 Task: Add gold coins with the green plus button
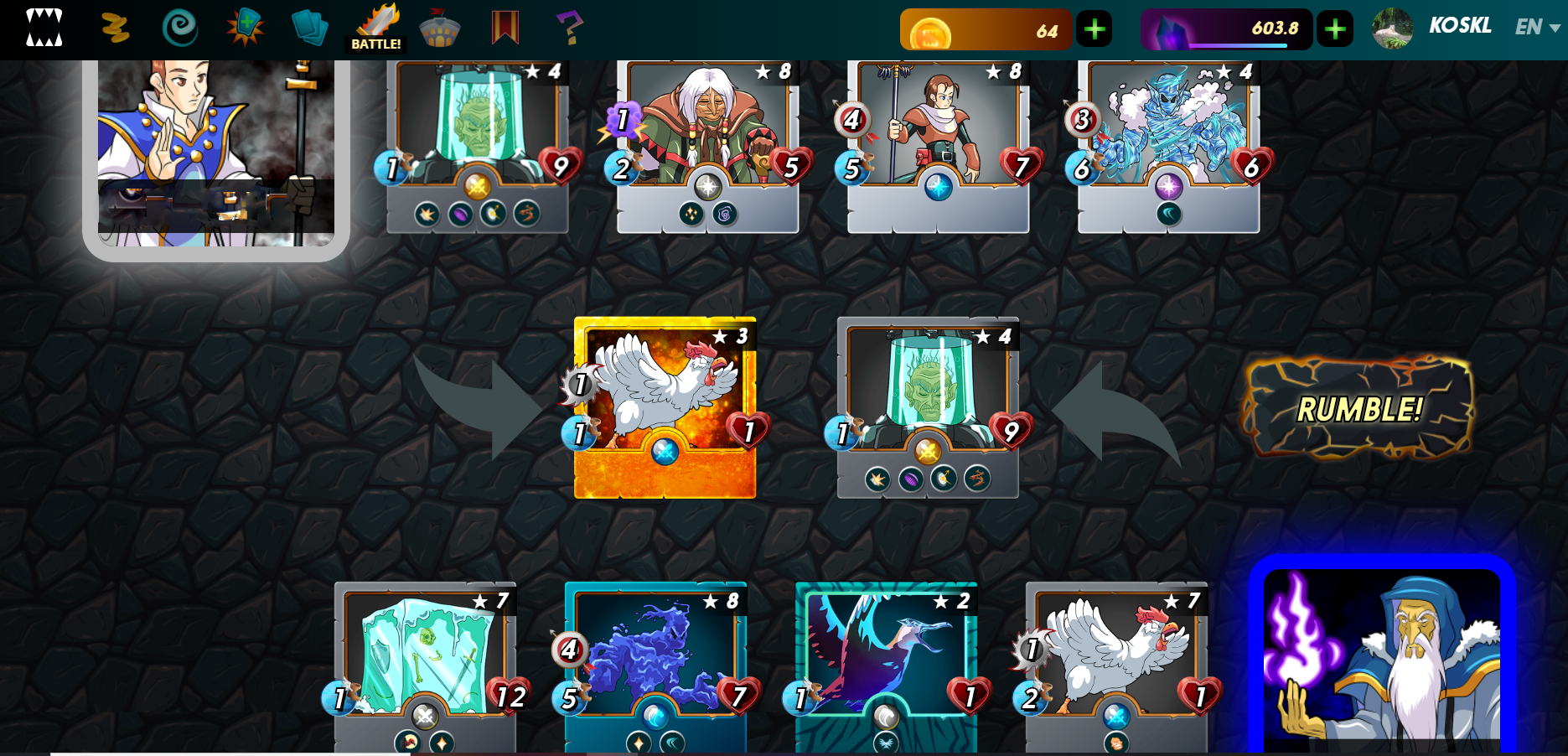[1094, 30]
